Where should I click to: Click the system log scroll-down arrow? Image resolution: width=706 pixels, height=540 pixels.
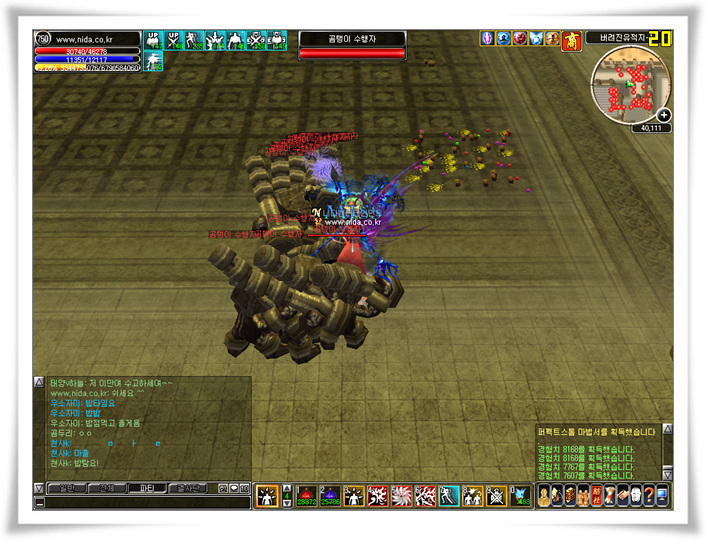pyautogui.click(x=668, y=473)
